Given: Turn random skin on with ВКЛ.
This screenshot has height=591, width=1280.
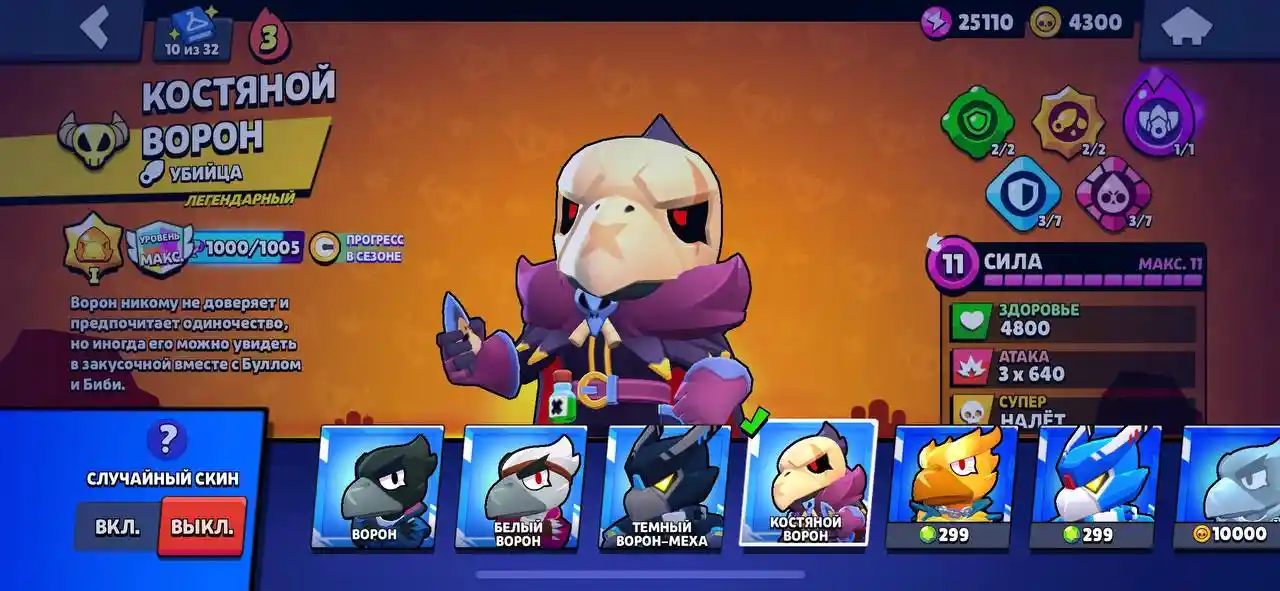Looking at the screenshot, I should click(x=117, y=527).
